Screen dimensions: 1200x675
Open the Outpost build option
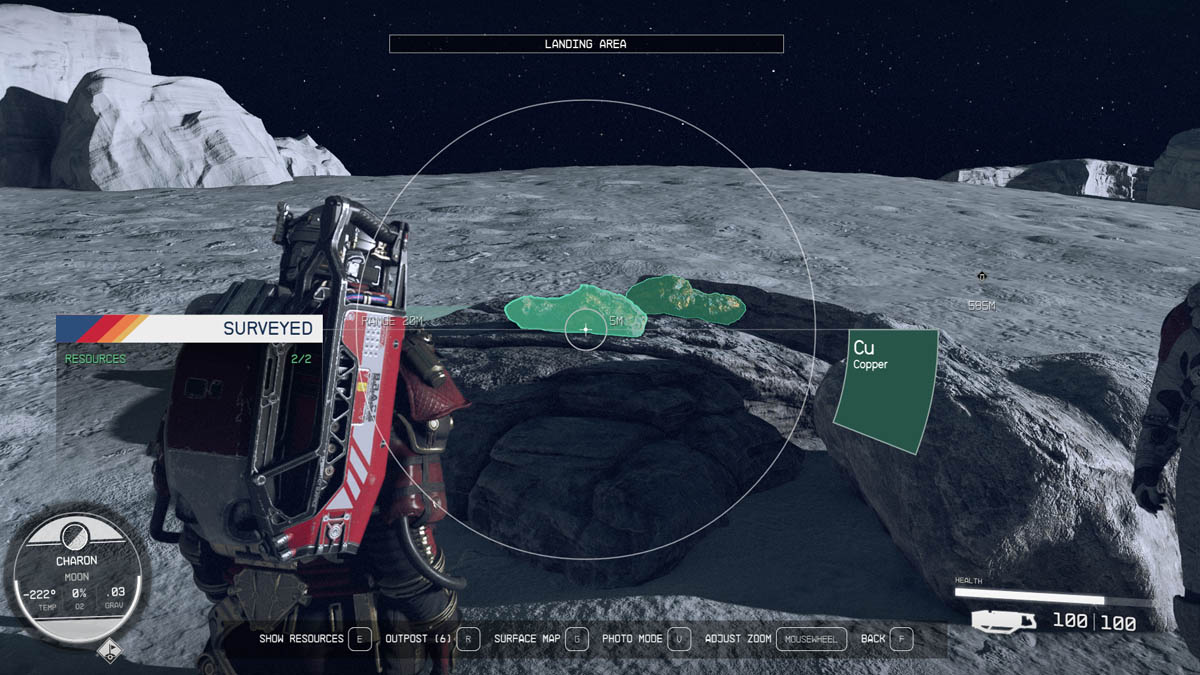tap(467, 638)
